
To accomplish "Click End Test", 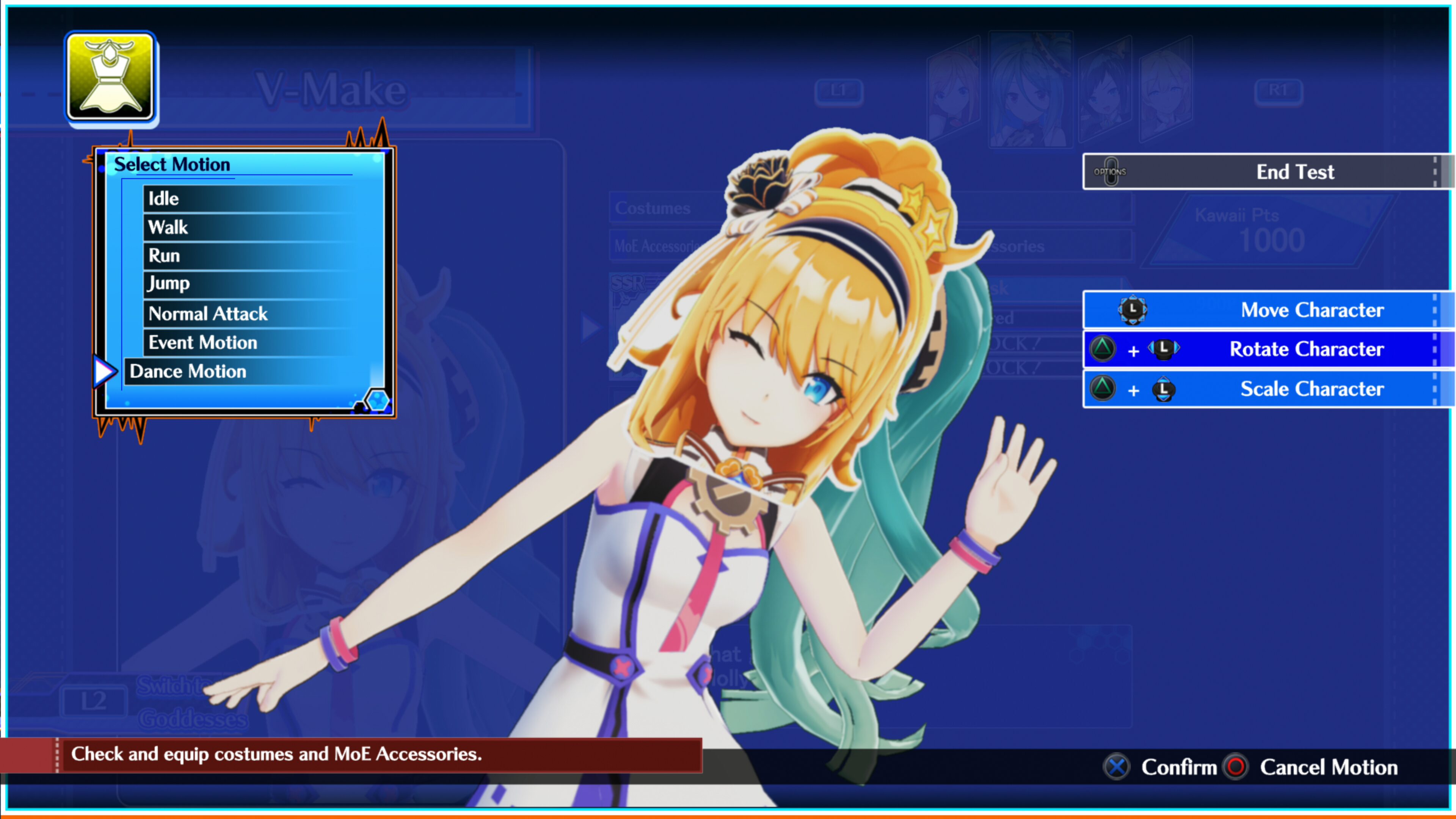I will [1294, 172].
